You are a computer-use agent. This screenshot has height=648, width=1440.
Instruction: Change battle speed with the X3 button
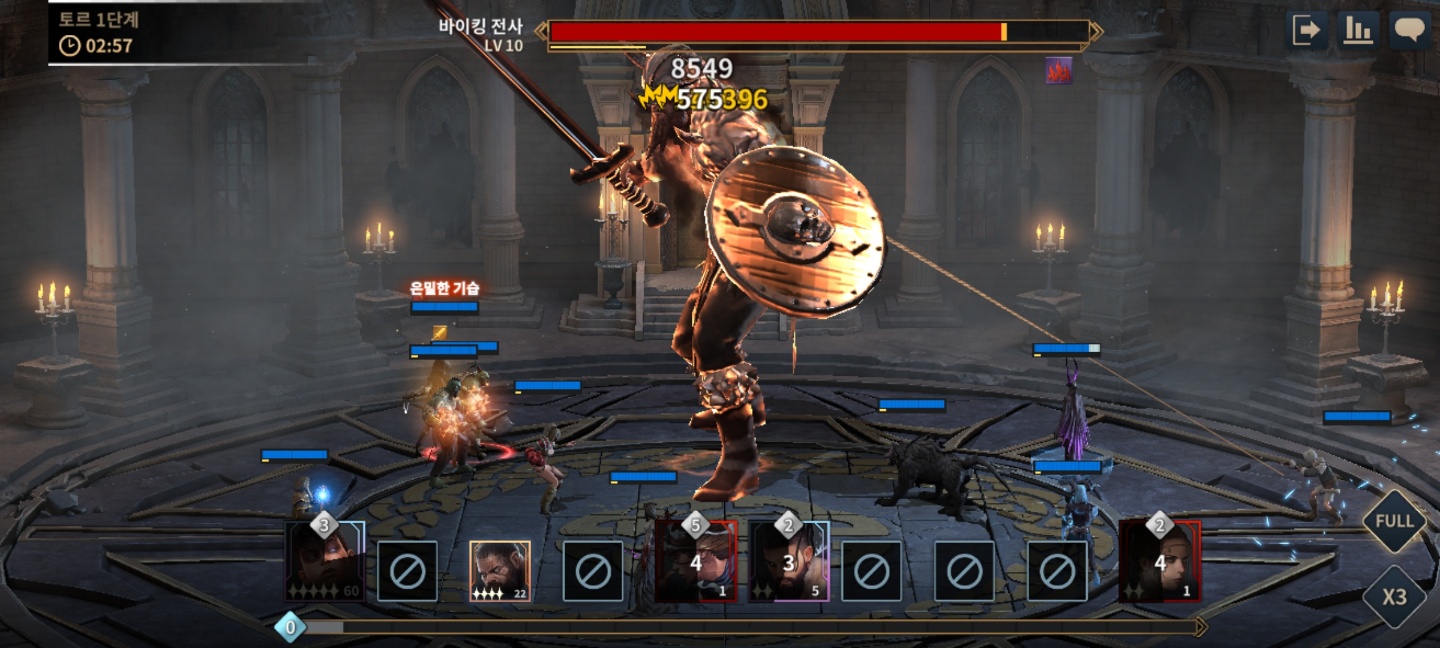[x=1394, y=597]
